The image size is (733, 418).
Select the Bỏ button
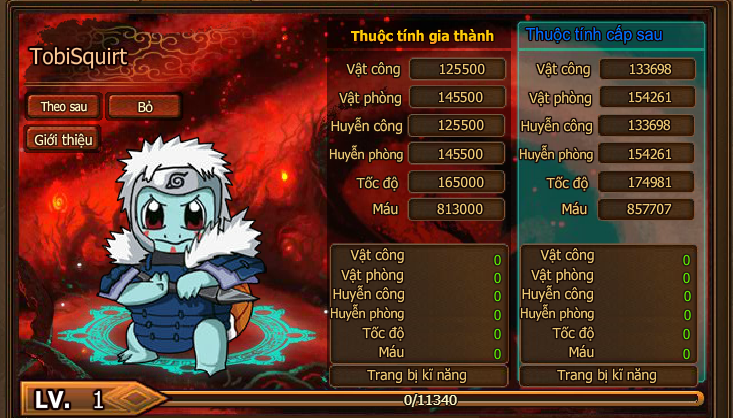[143, 106]
